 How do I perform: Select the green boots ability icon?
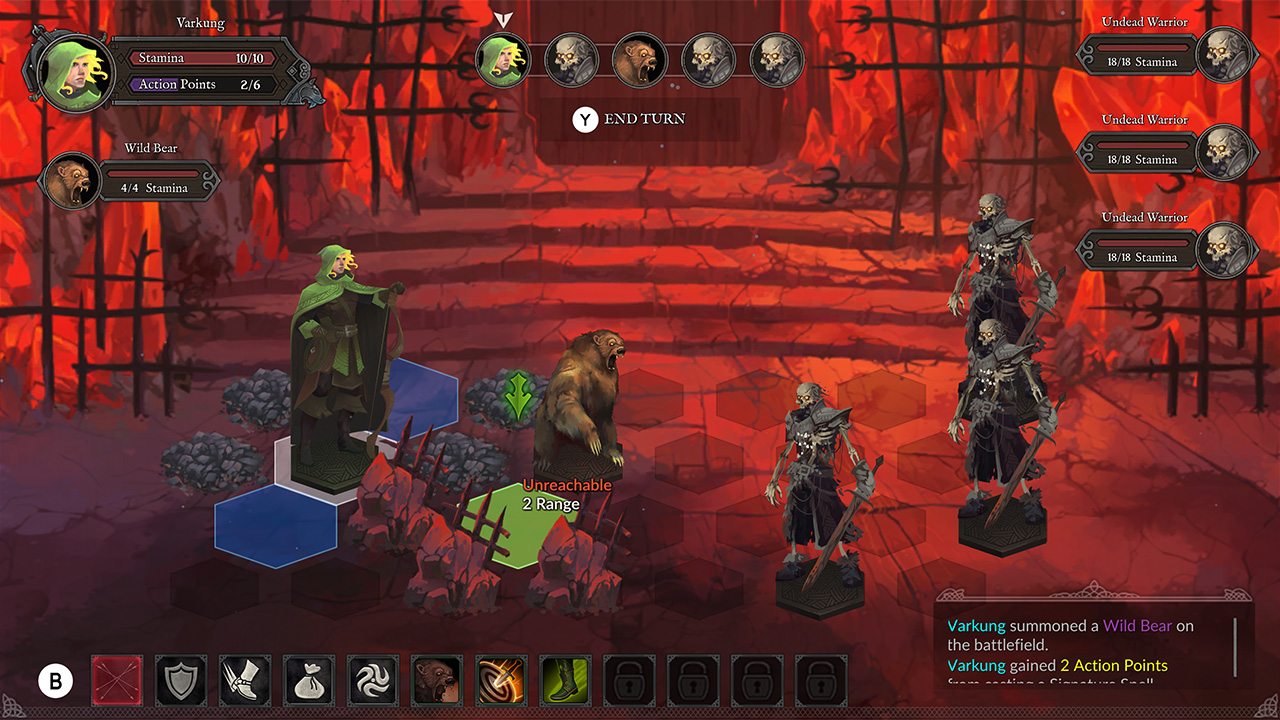[565, 680]
